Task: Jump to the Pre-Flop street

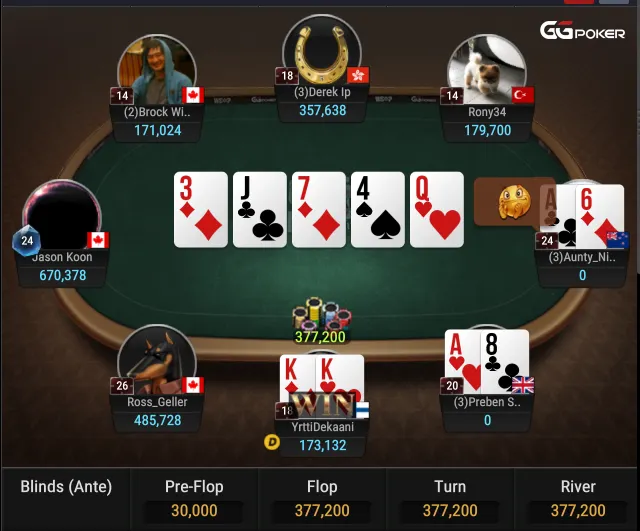Action: [x=193, y=498]
